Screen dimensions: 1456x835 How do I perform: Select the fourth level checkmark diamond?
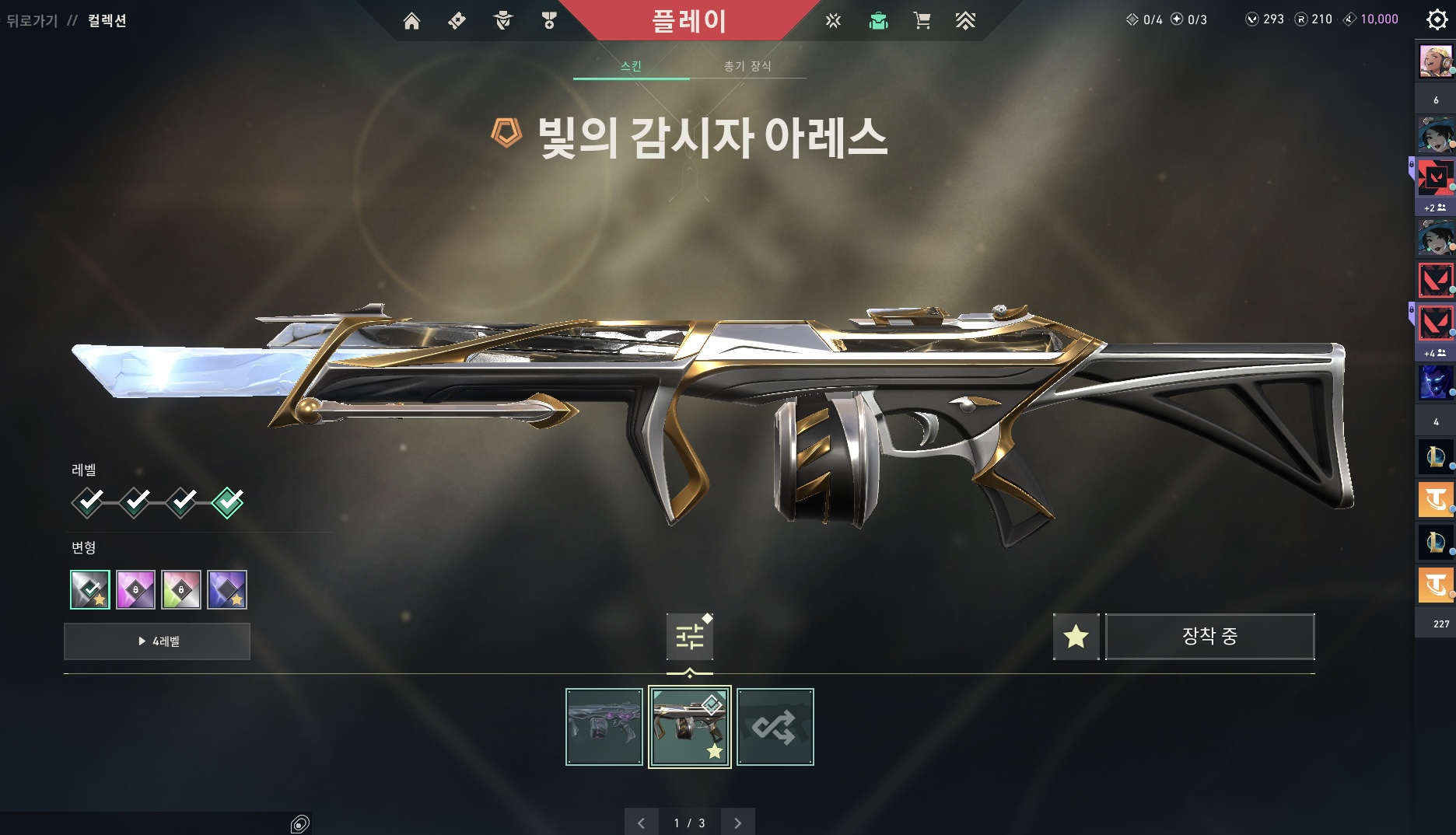coord(228,502)
